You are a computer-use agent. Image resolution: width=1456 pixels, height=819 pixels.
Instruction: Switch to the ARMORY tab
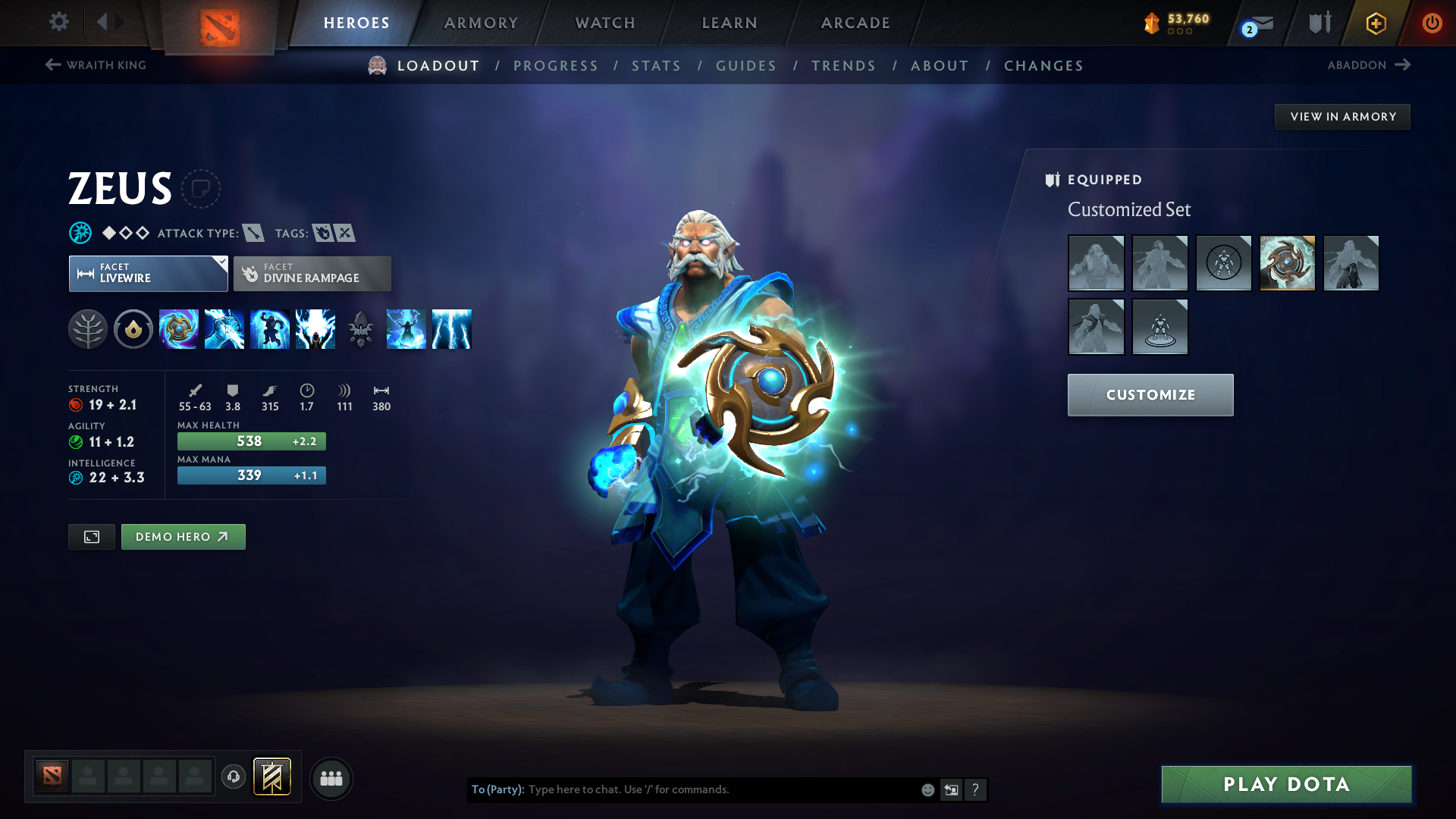click(481, 23)
